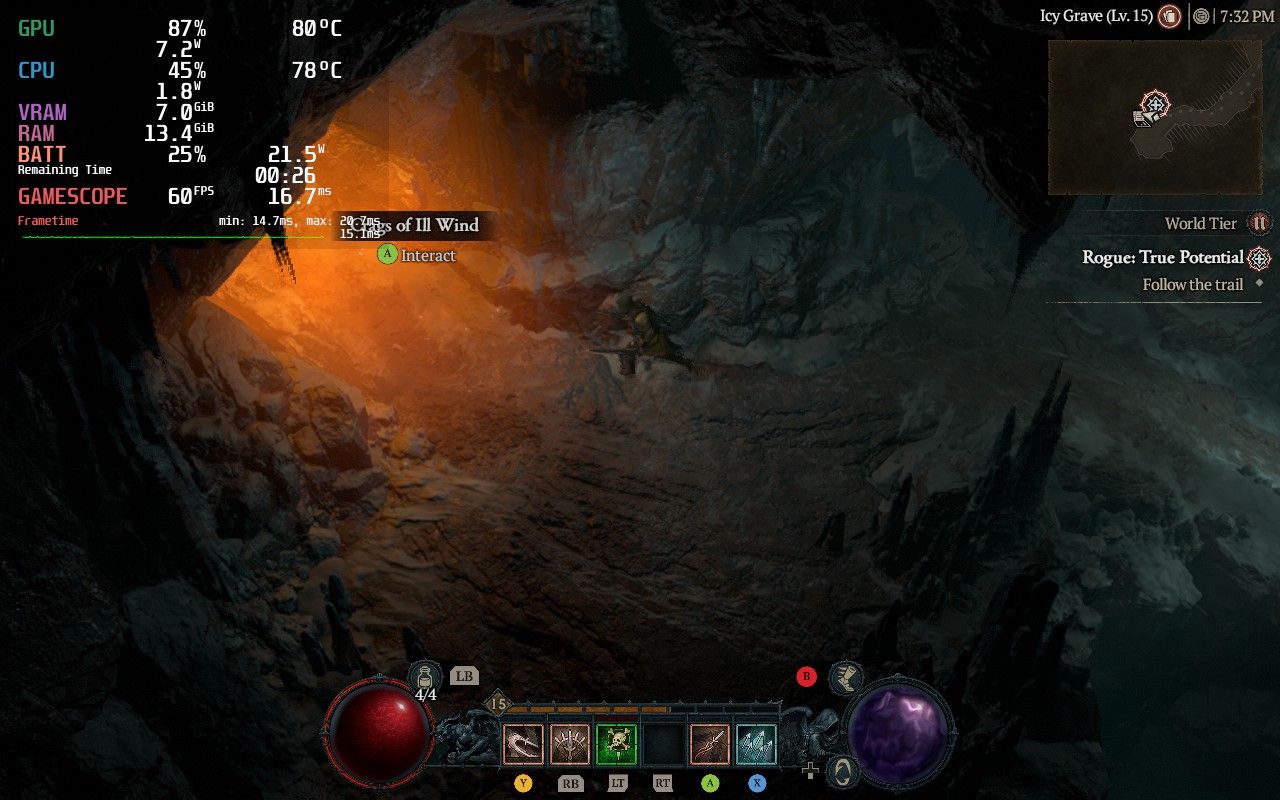Trigger the fan of daggers skill
1280x800 pixels.
(570, 745)
